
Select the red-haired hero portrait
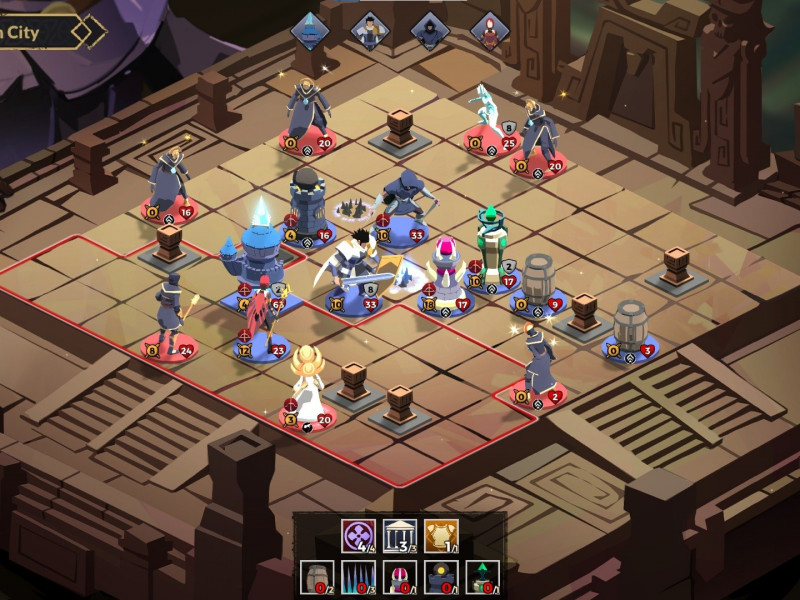pyautogui.click(x=489, y=29)
